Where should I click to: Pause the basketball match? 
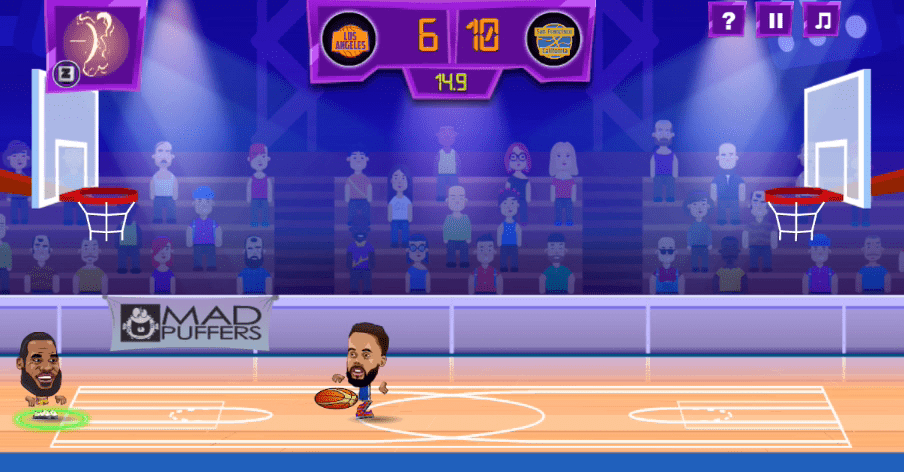pos(775,19)
